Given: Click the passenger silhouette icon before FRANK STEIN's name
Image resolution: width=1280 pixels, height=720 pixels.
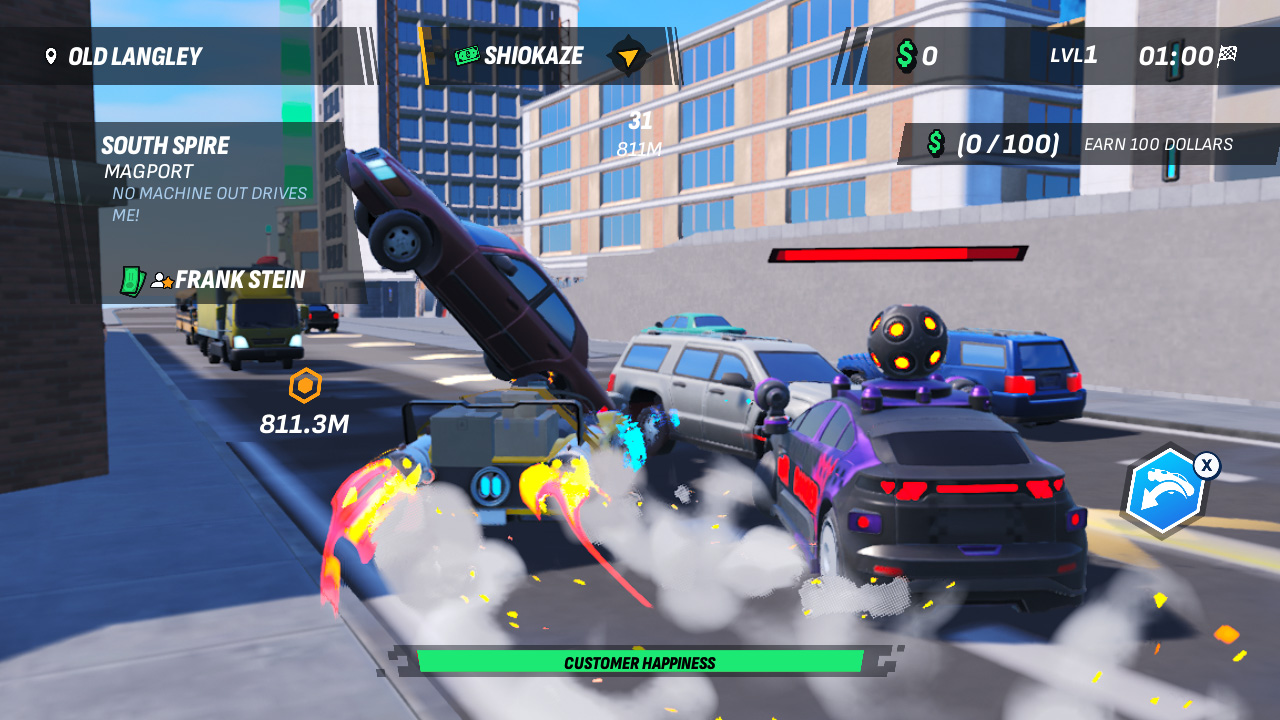Looking at the screenshot, I should [x=159, y=280].
